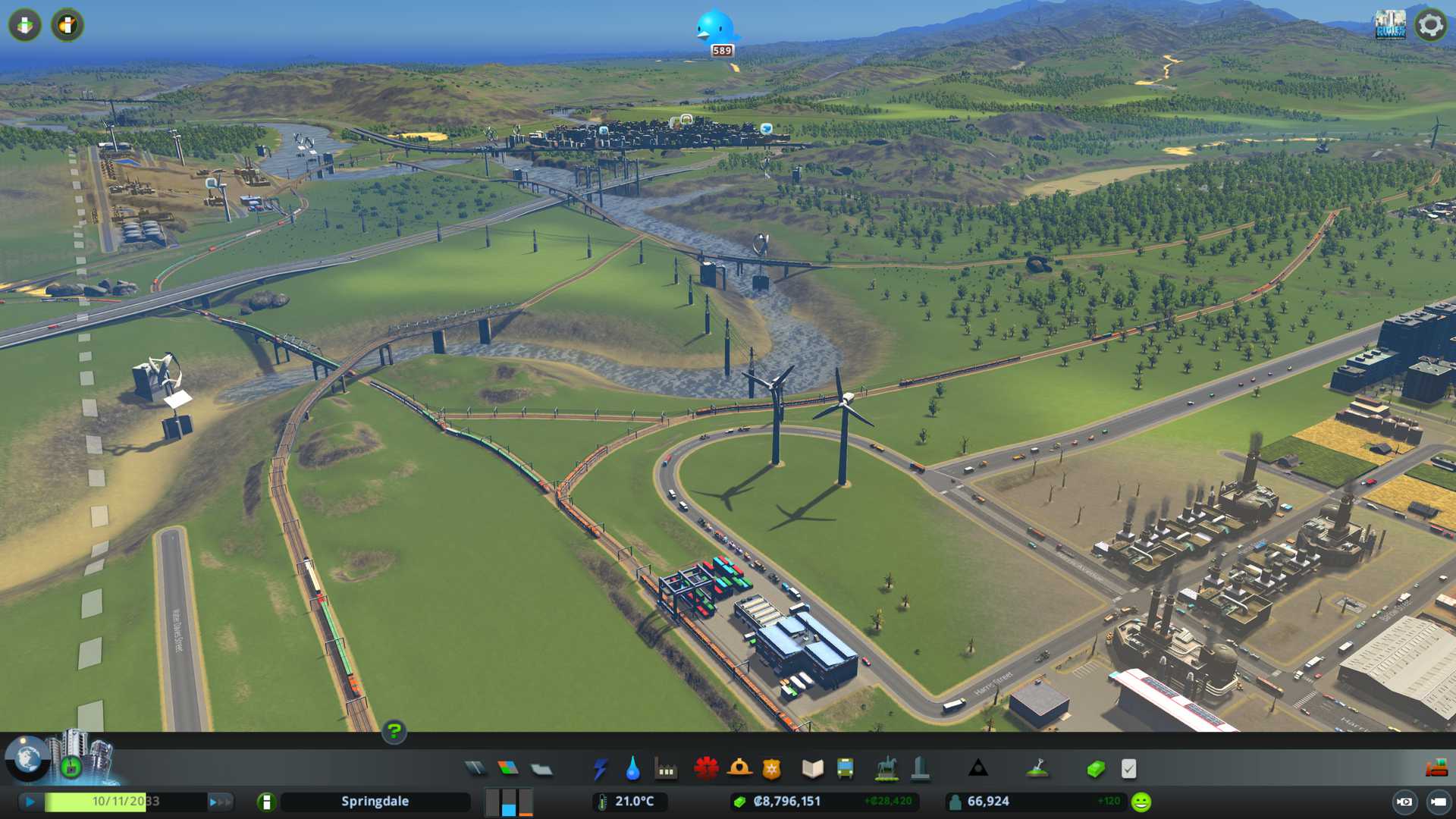Open the landscaping shovel tool
Screen dimensions: 1456x819
pos(1037,769)
